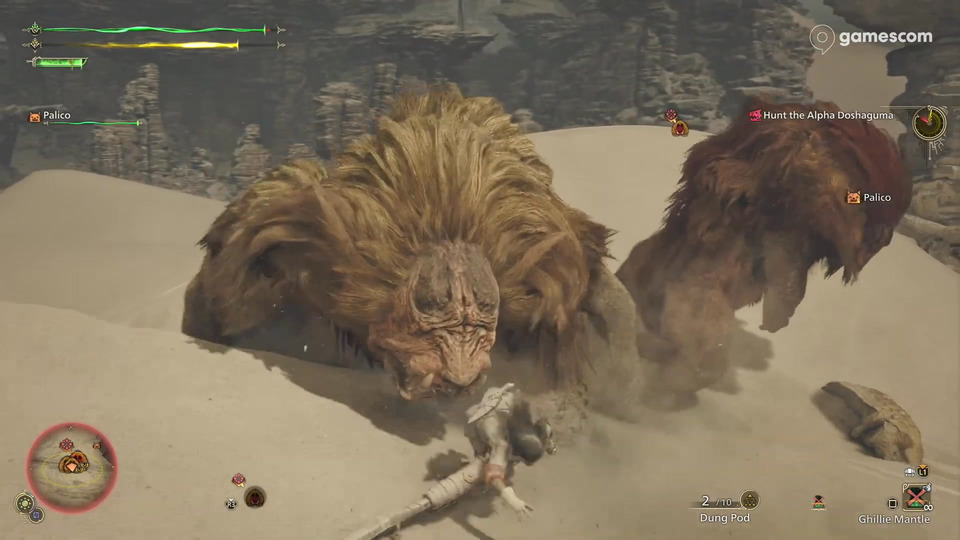The height and width of the screenshot is (540, 960).
Task: Click the Doshaguma target icon near the objective
Action: (x=680, y=127)
